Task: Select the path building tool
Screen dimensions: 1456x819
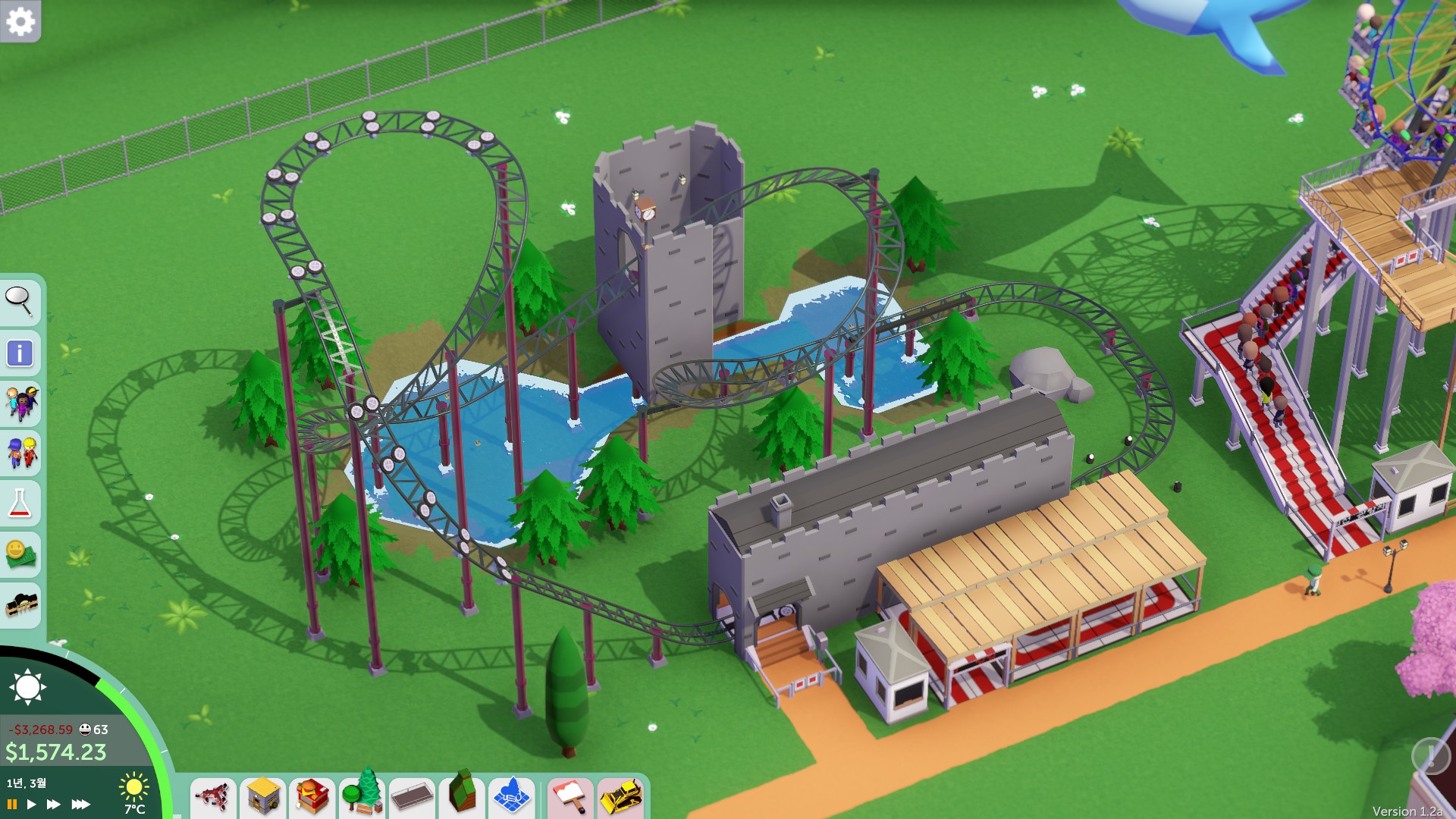Action: pyautogui.click(x=412, y=797)
